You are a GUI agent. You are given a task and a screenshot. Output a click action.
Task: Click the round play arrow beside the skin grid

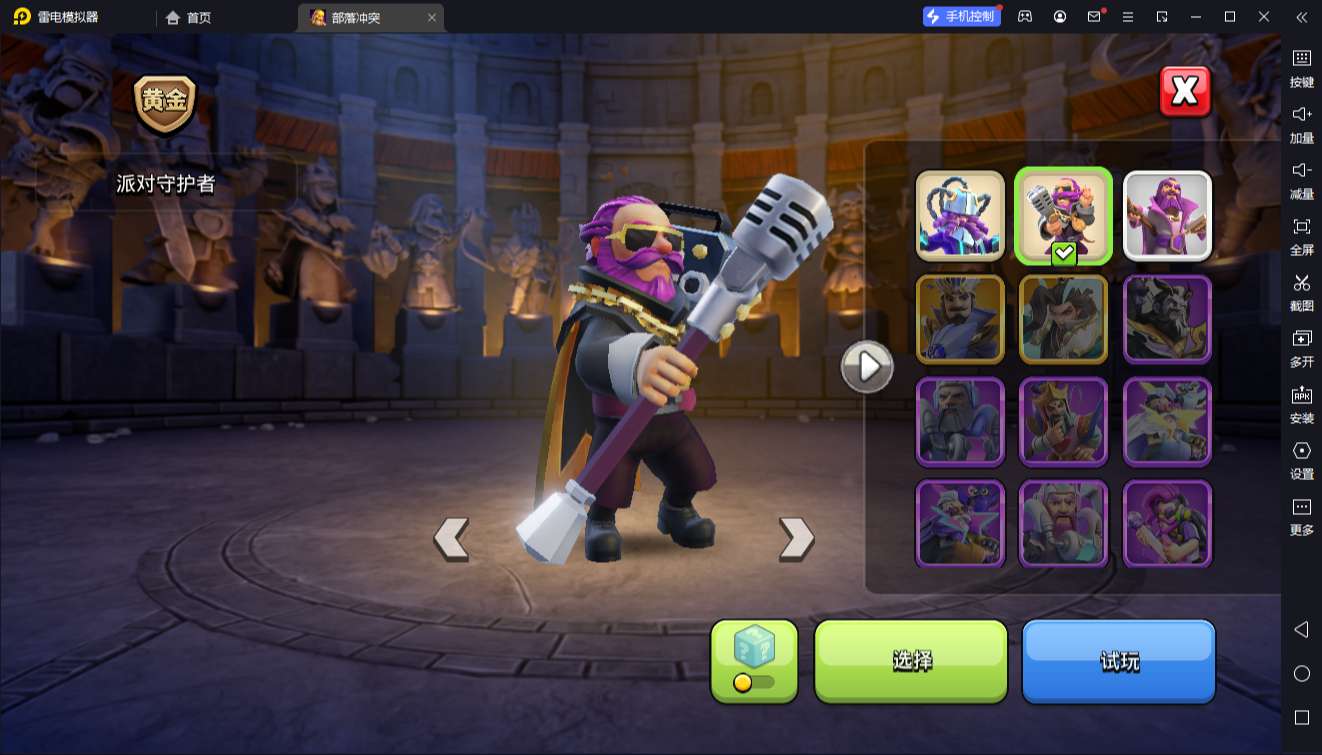tap(867, 367)
